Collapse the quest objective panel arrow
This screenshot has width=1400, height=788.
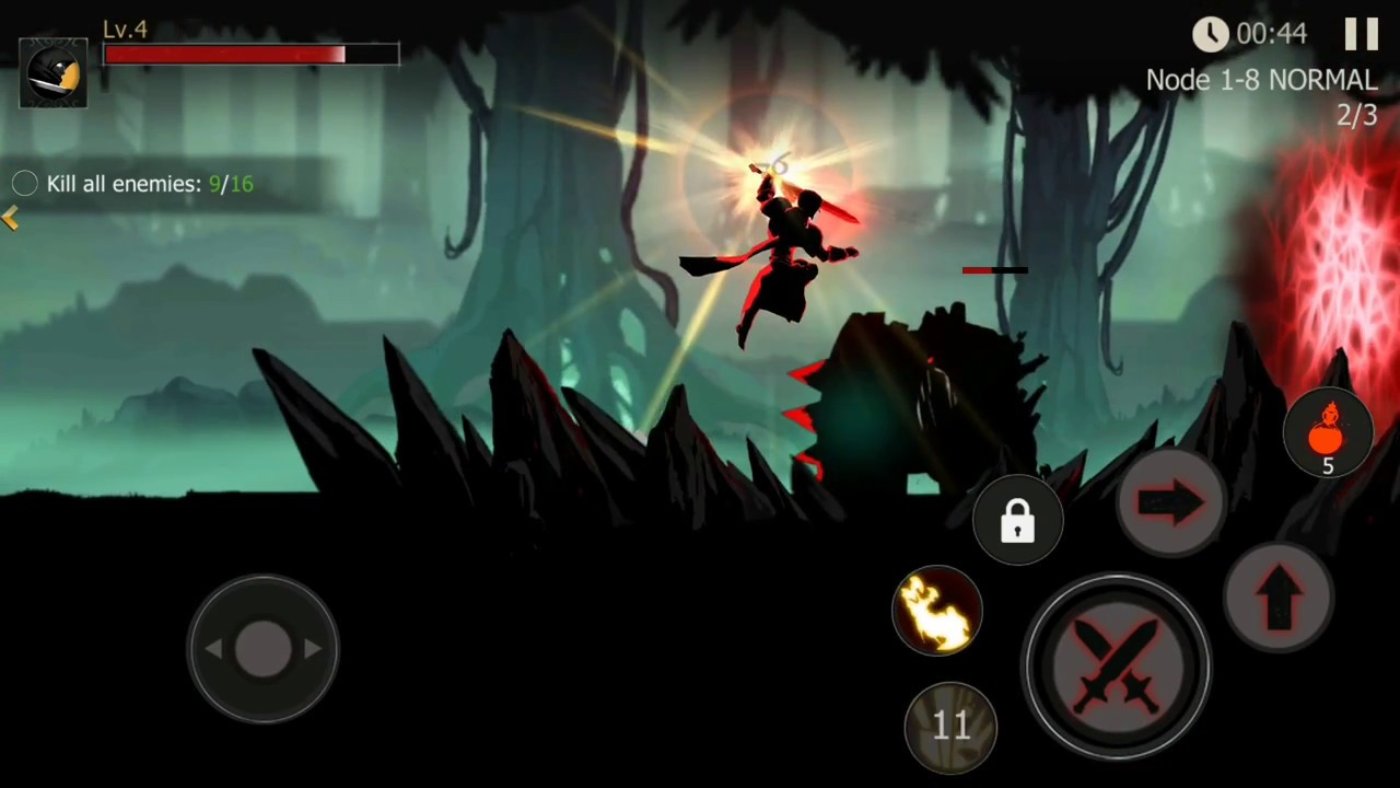coord(10,218)
